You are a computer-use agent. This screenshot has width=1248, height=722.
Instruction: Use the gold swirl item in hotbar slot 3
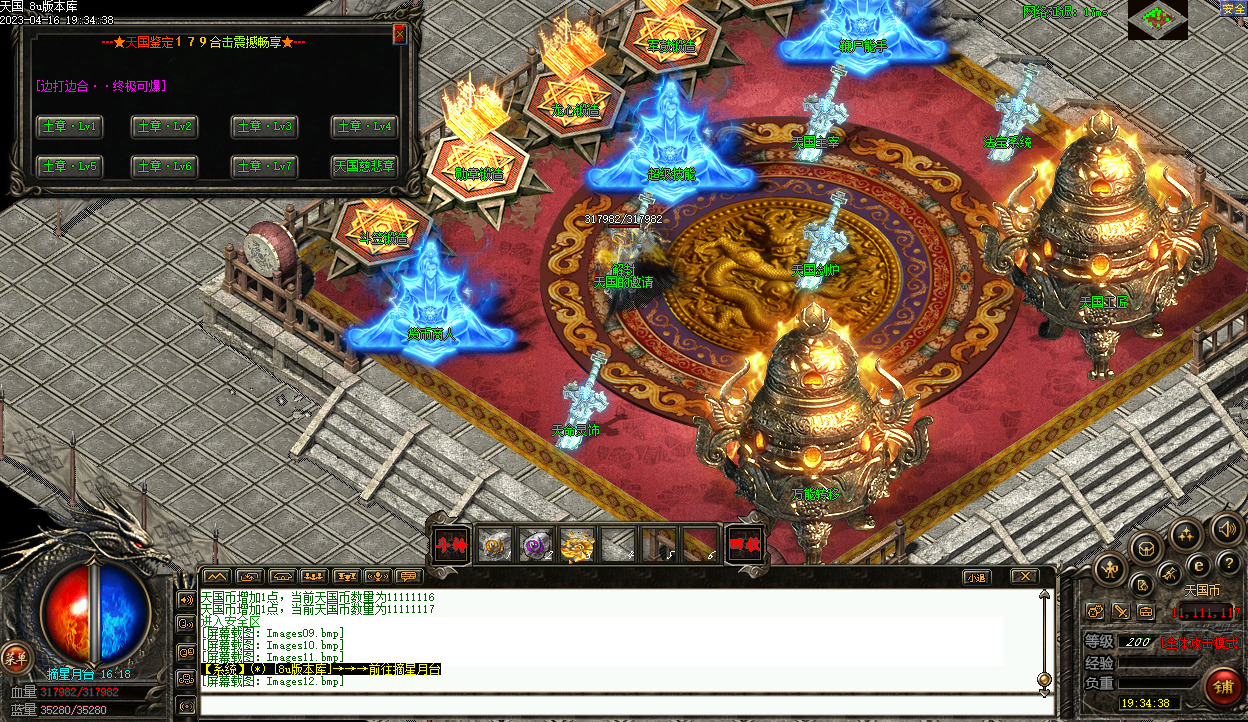577,545
